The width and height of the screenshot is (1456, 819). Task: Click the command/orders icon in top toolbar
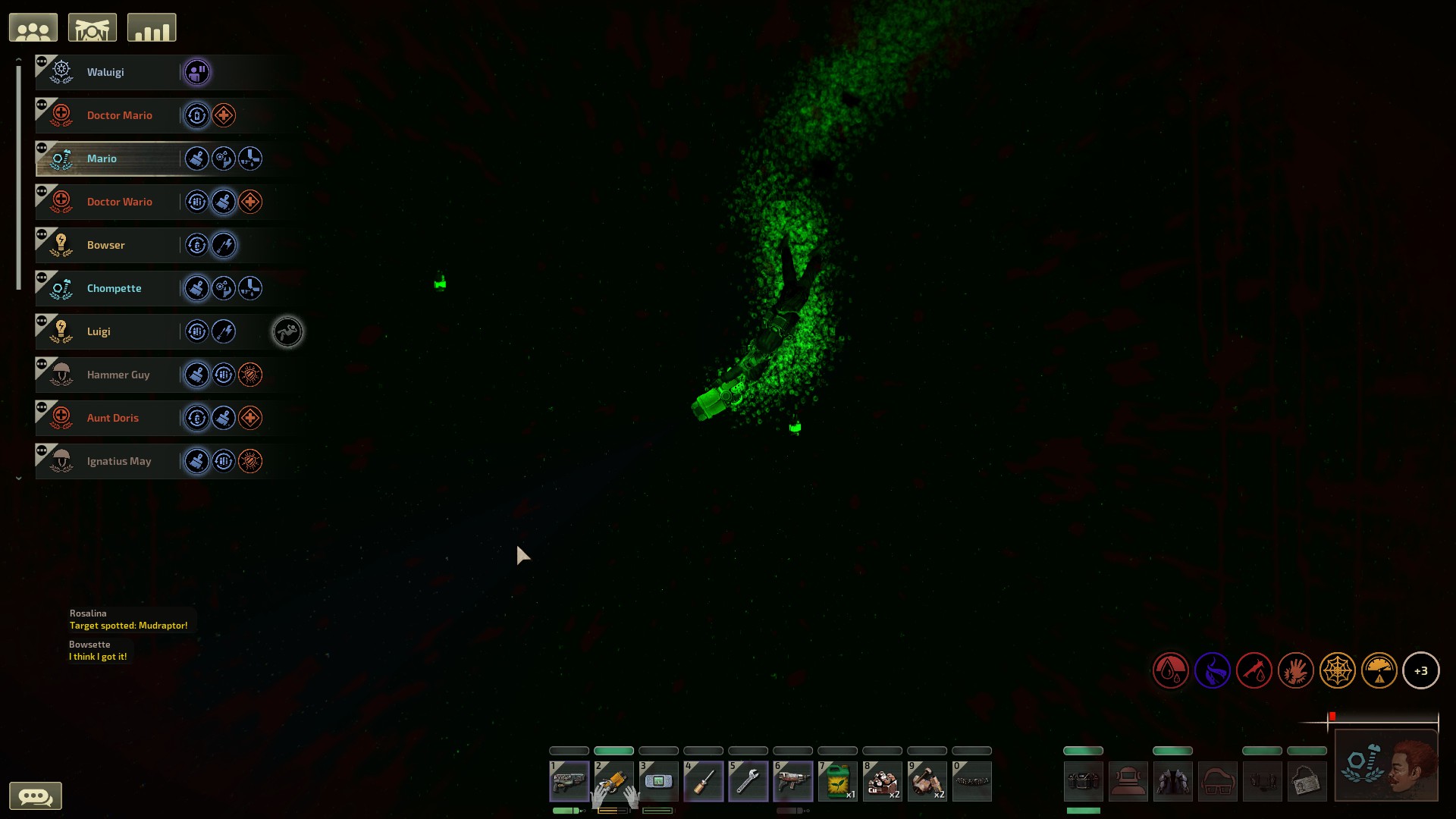tap(92, 27)
